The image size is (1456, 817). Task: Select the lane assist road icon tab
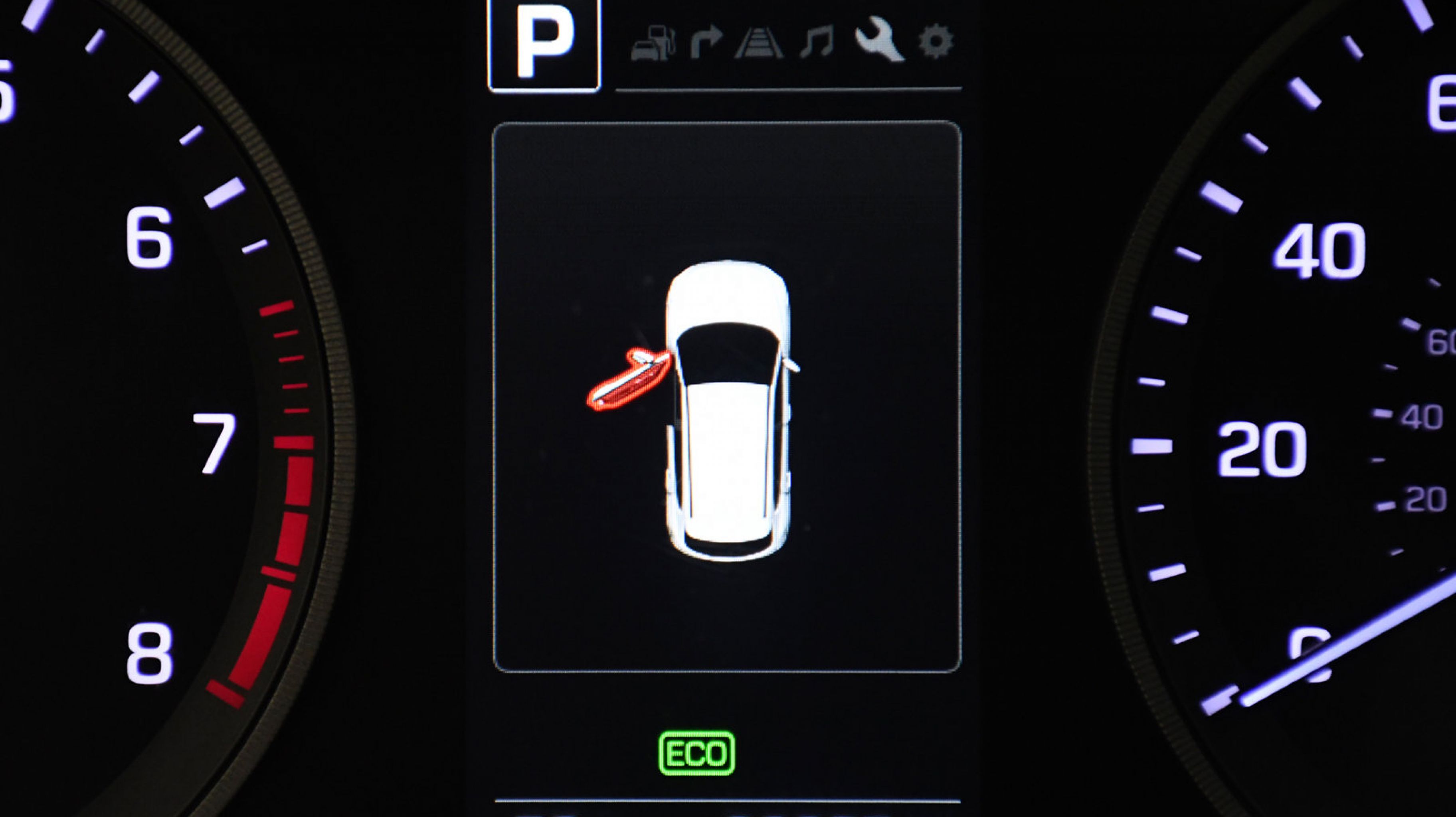pyautogui.click(x=758, y=43)
